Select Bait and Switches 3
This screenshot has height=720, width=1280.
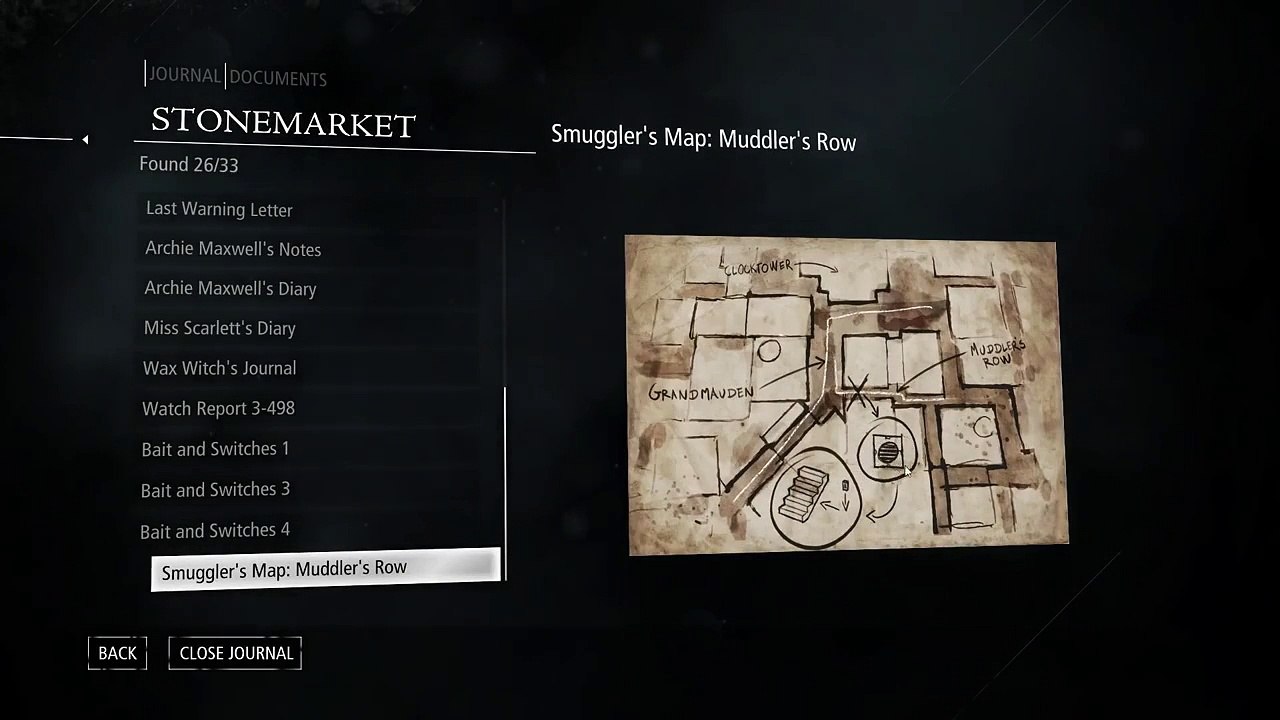coord(215,489)
